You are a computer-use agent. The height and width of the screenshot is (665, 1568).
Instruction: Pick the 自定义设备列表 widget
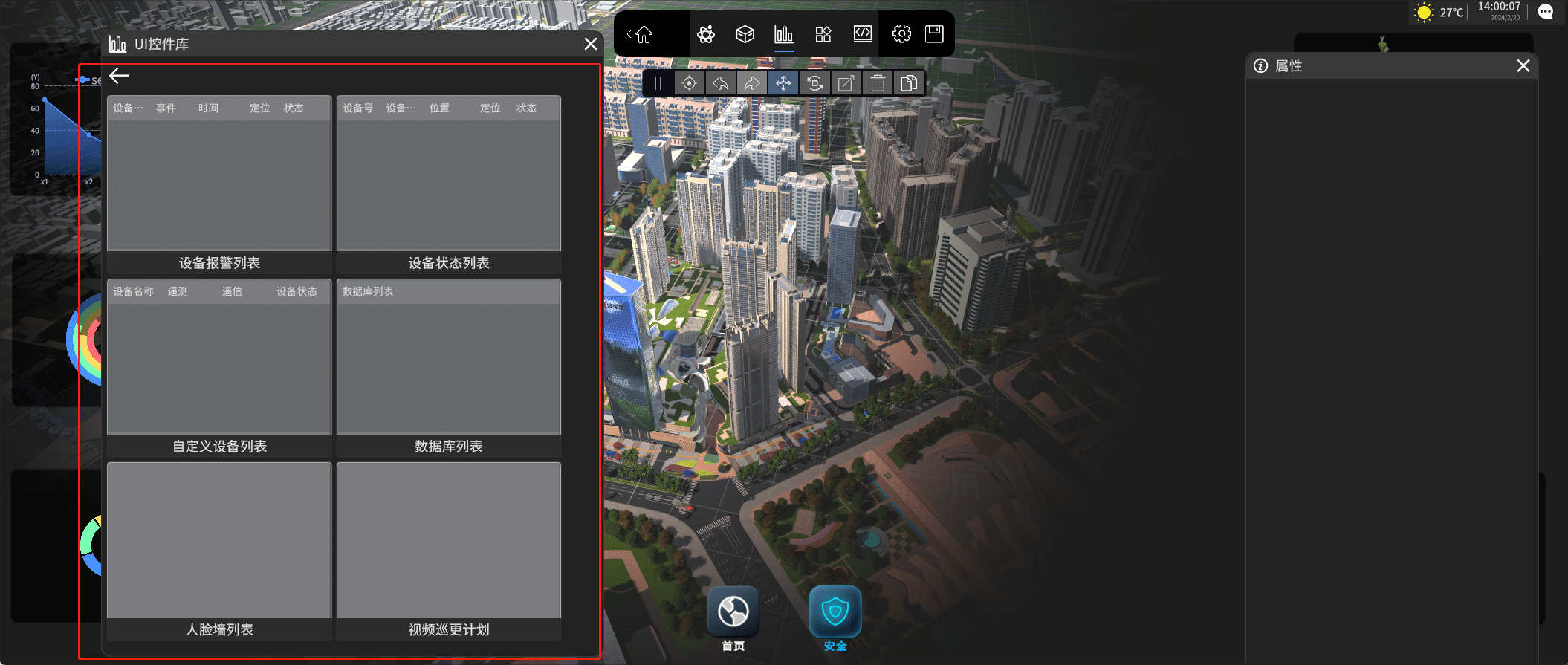click(219, 366)
